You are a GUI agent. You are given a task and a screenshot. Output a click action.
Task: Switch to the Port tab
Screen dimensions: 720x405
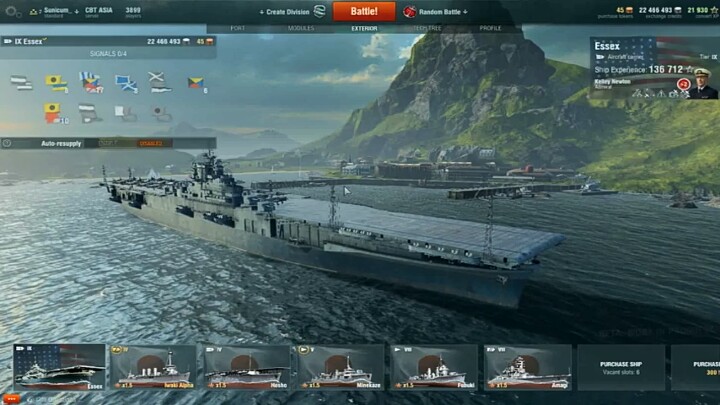click(x=238, y=28)
